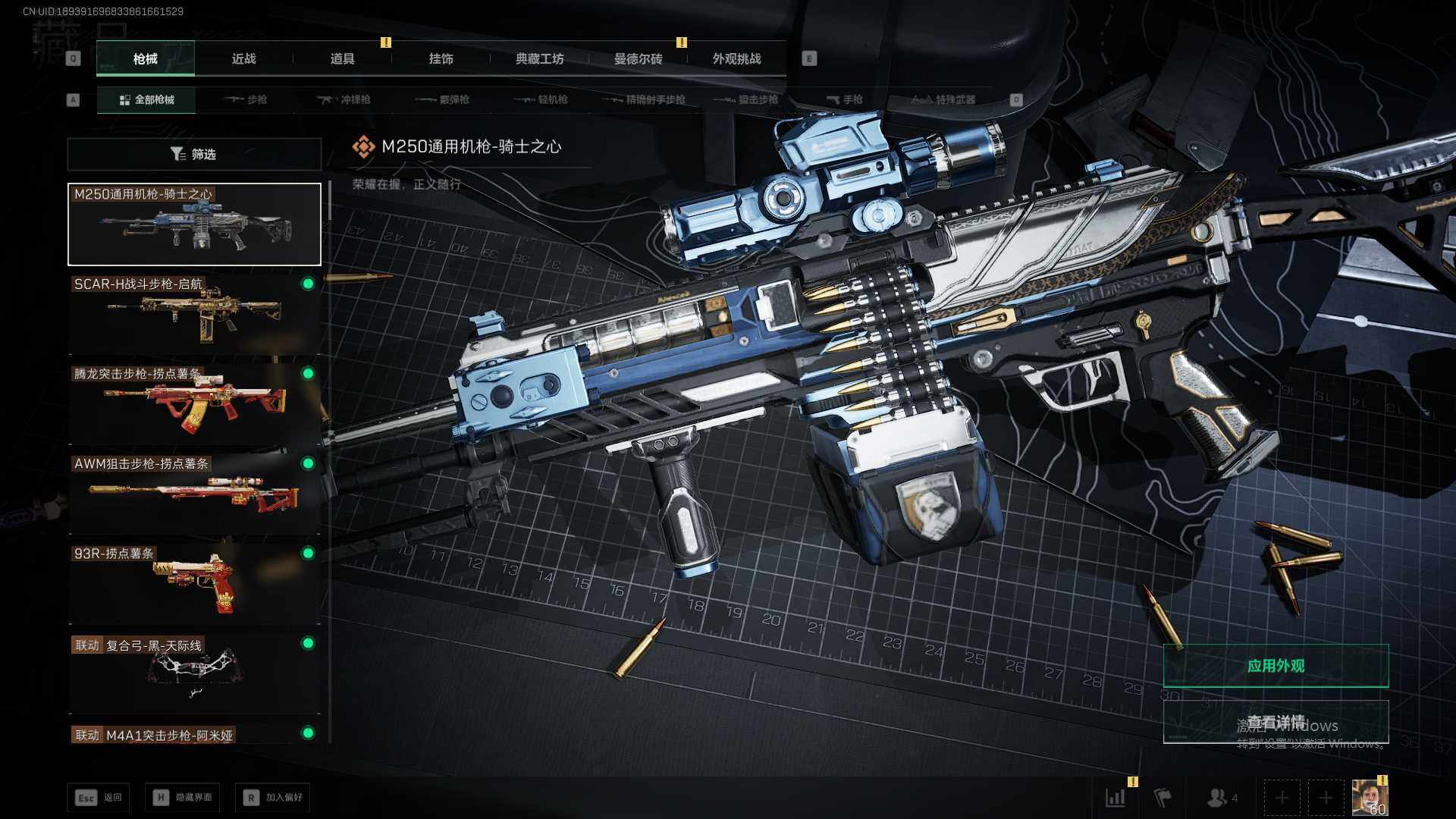
Task: Choose the 腾龙突击步枪-捞点薯条 skin
Action: 194,403
